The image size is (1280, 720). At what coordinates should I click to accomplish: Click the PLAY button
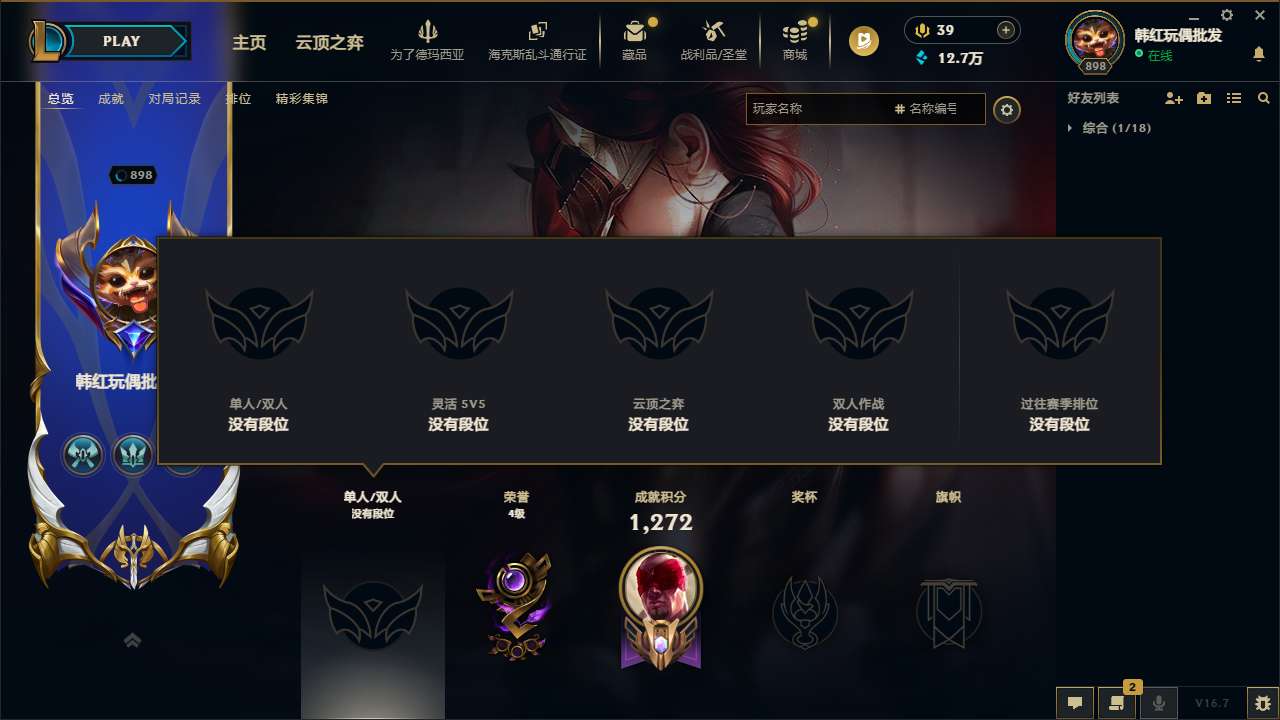click(122, 41)
